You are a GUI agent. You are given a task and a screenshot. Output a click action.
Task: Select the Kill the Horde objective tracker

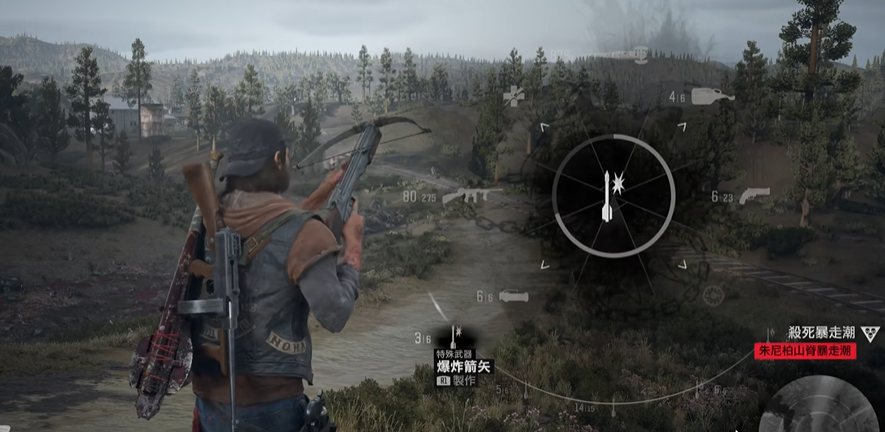tap(820, 331)
